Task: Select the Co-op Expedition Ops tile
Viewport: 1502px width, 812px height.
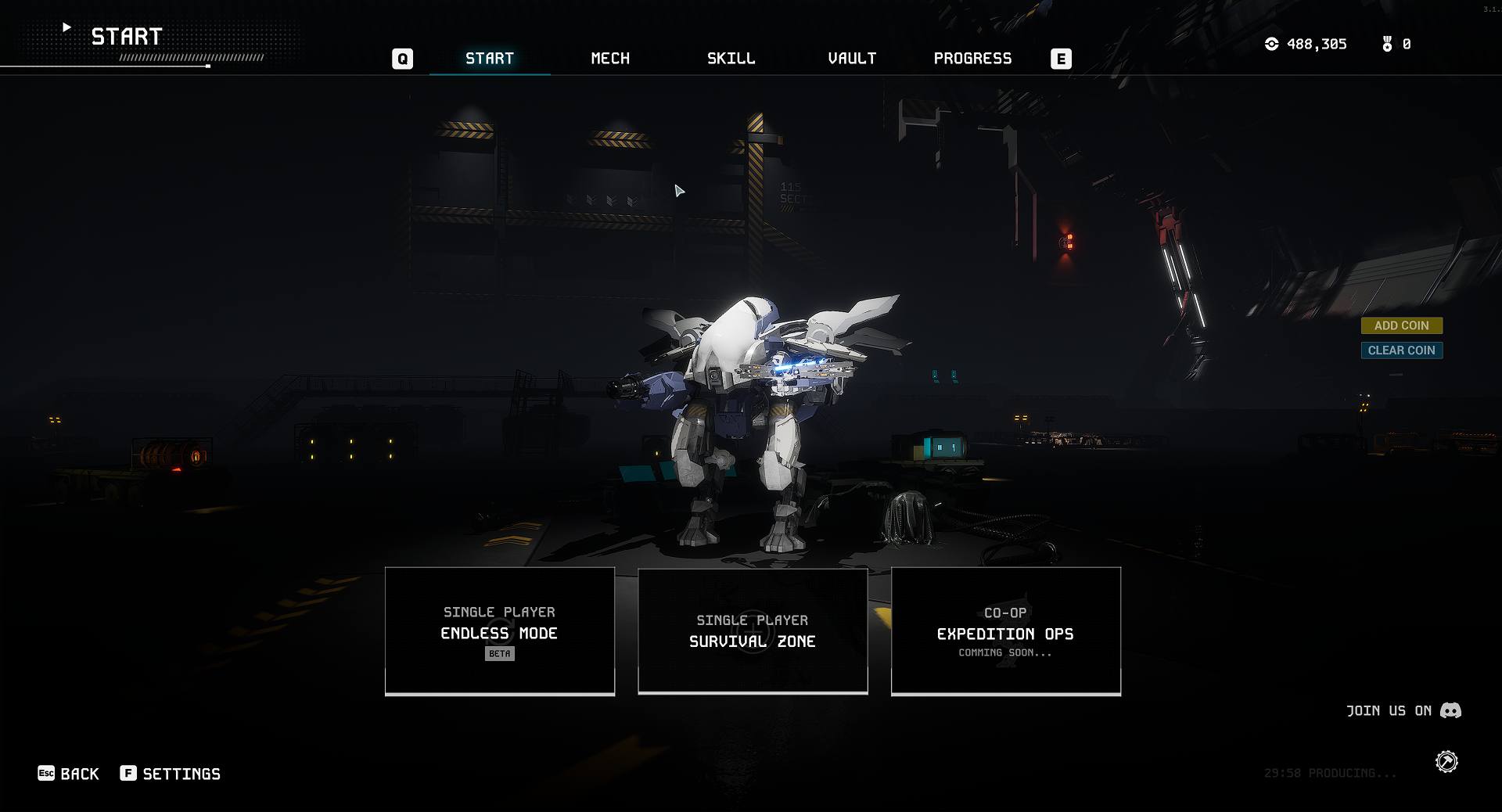Action: (x=1005, y=631)
